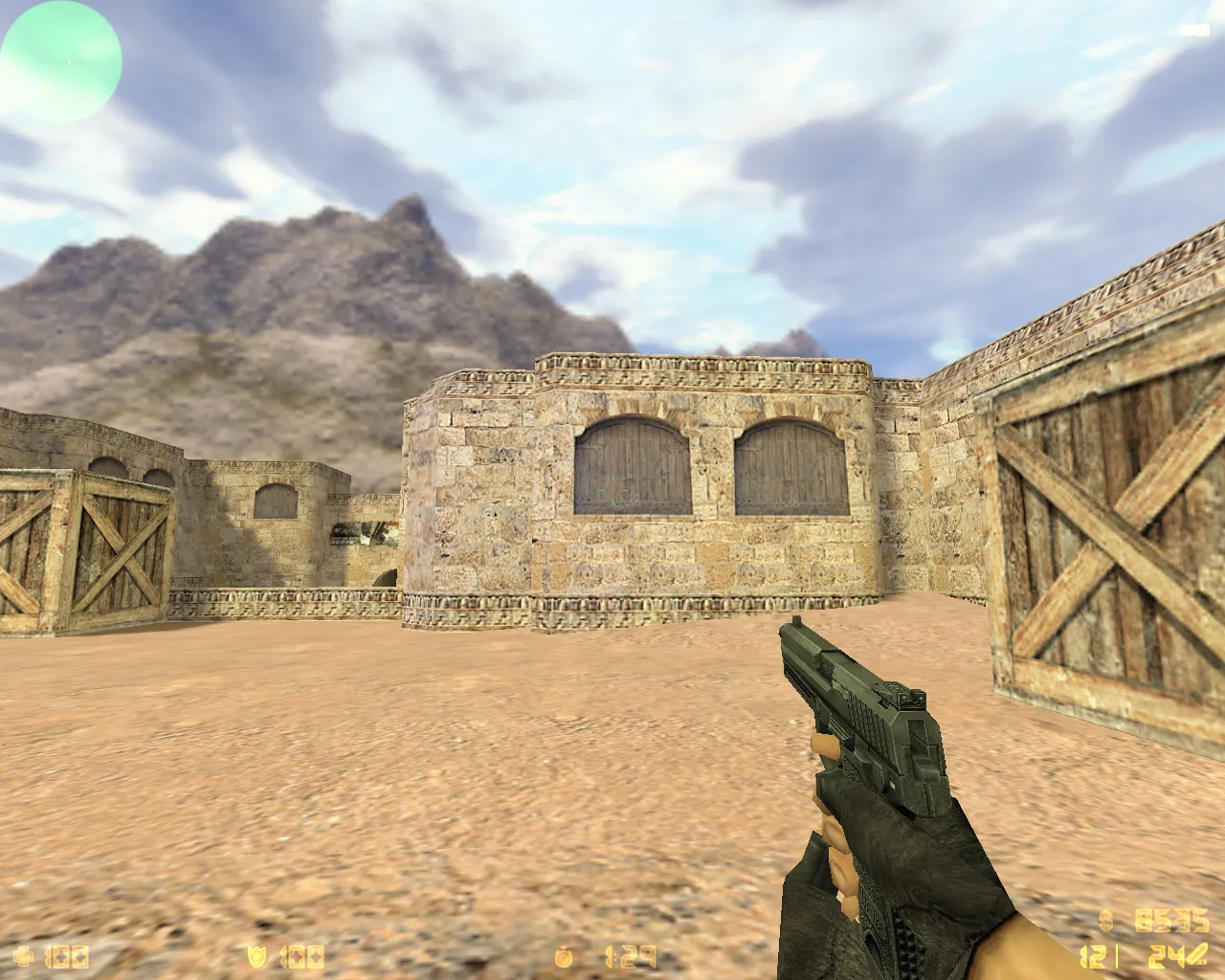Click the left arched window shutter
The width and height of the screenshot is (1225, 980).
(632, 464)
